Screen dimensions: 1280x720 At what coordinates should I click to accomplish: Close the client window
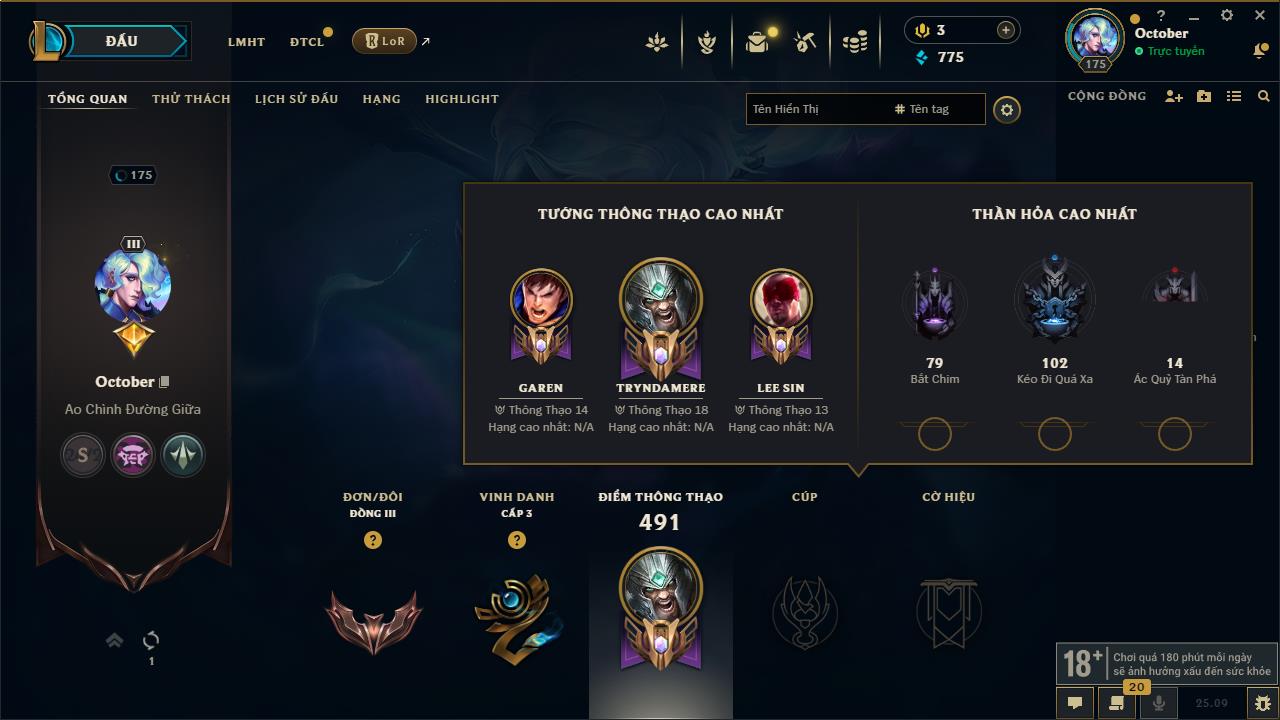(x=1261, y=15)
